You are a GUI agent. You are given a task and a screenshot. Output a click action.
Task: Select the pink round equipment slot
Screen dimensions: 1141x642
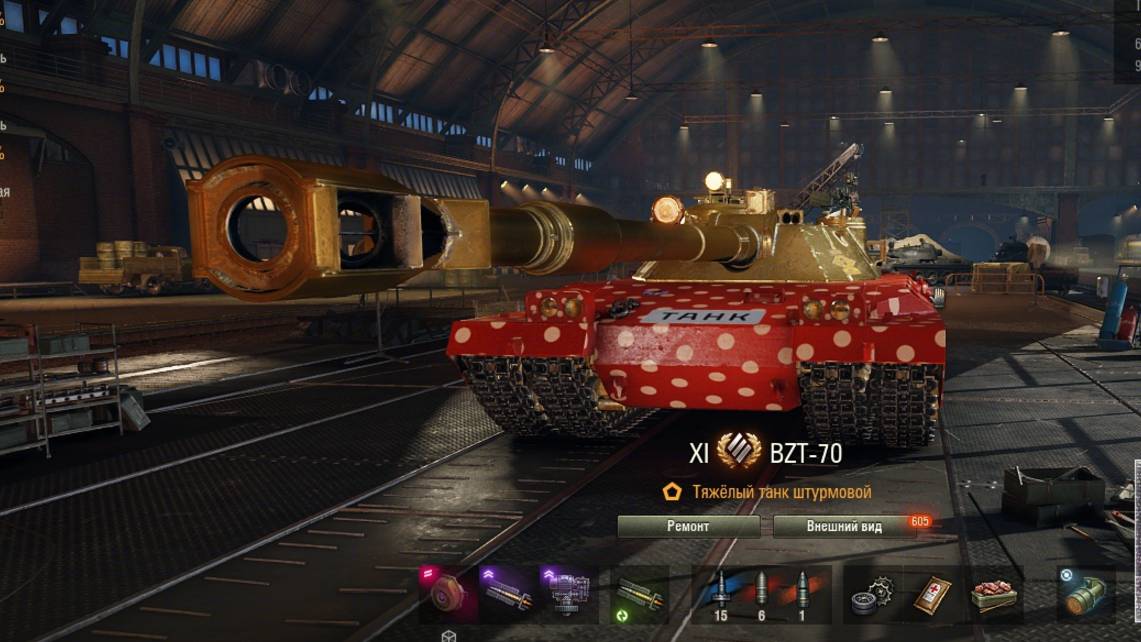(445, 594)
